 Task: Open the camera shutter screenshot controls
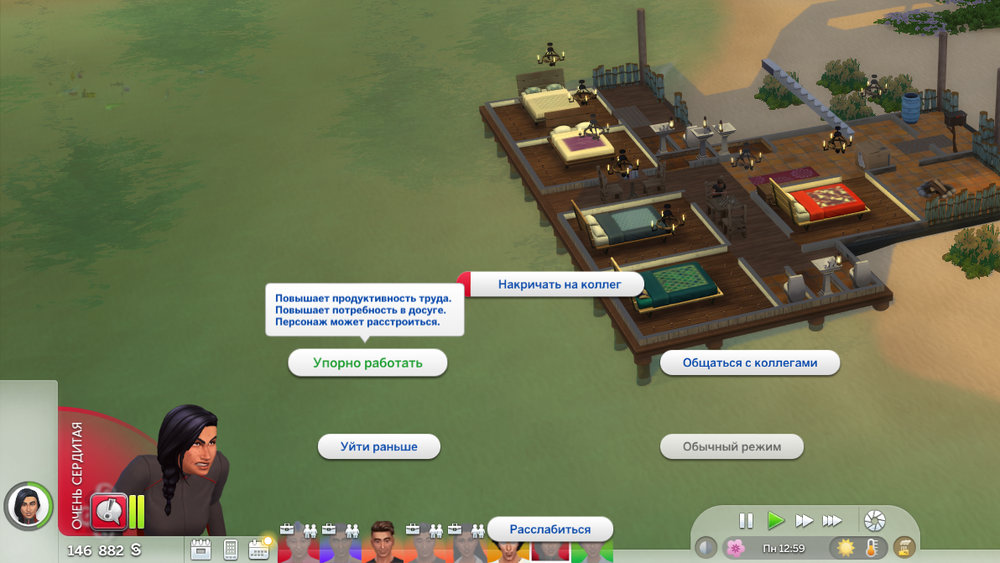pyautogui.click(x=875, y=520)
